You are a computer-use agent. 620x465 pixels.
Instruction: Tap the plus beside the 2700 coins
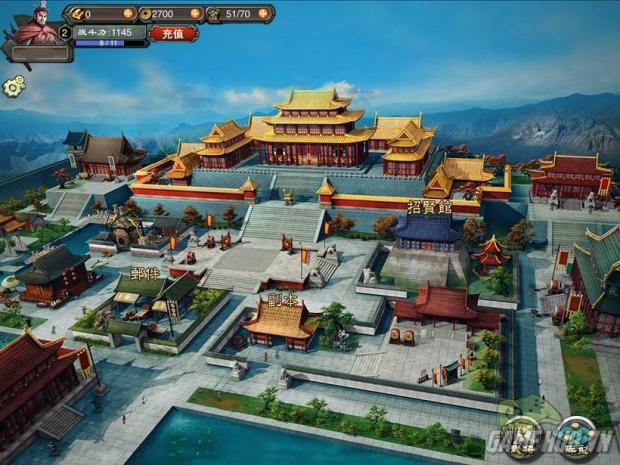pos(195,14)
